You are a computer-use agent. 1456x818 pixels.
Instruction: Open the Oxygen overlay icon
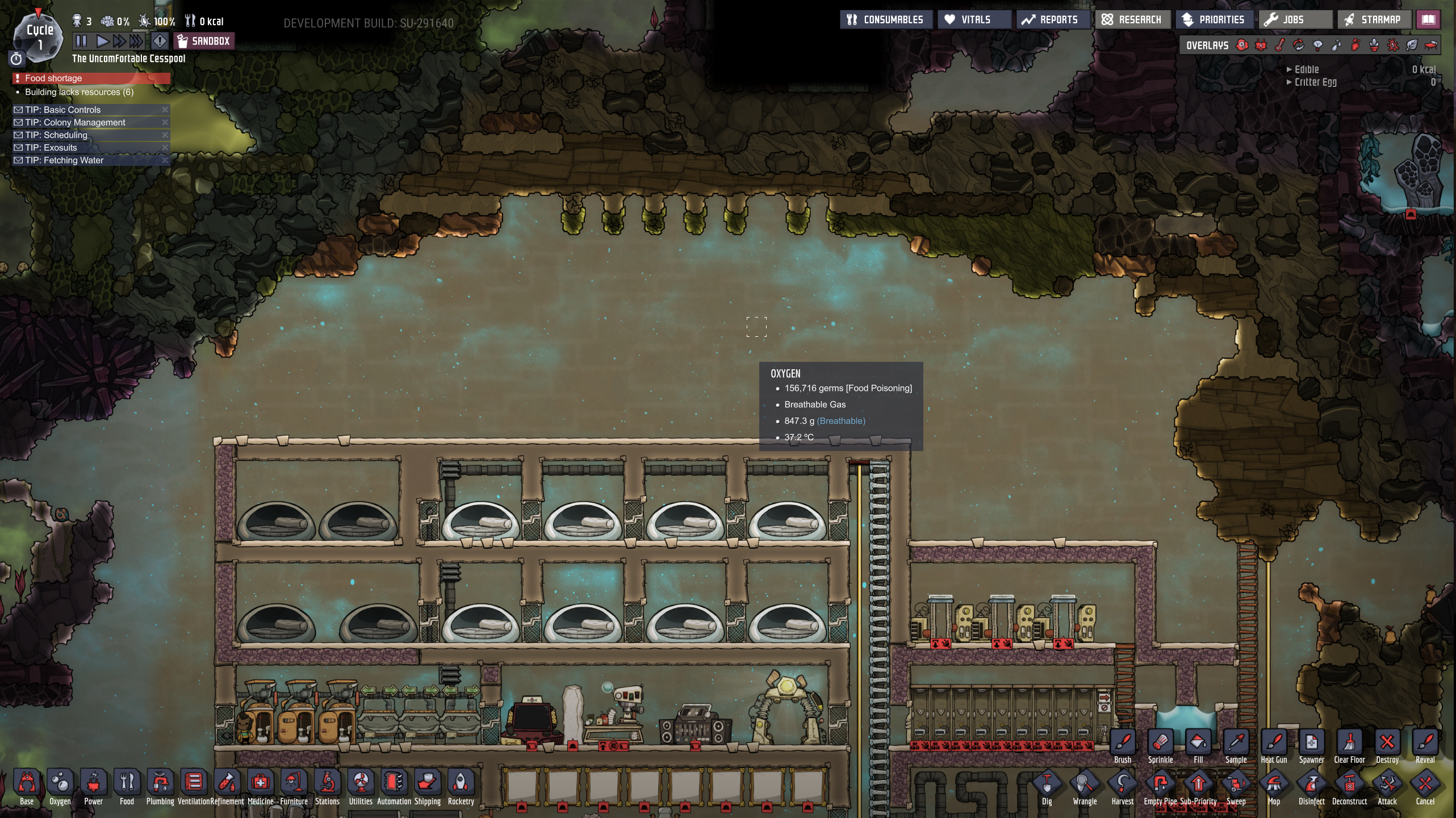click(1241, 45)
